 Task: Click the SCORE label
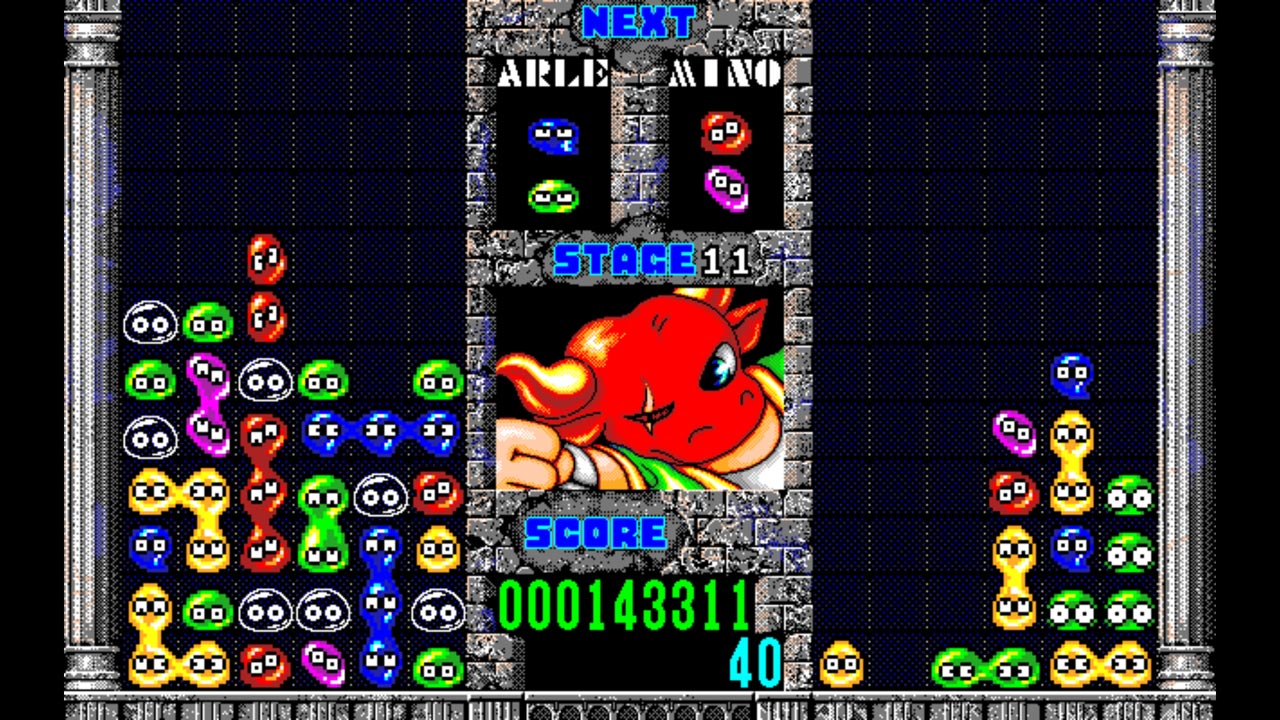click(597, 533)
